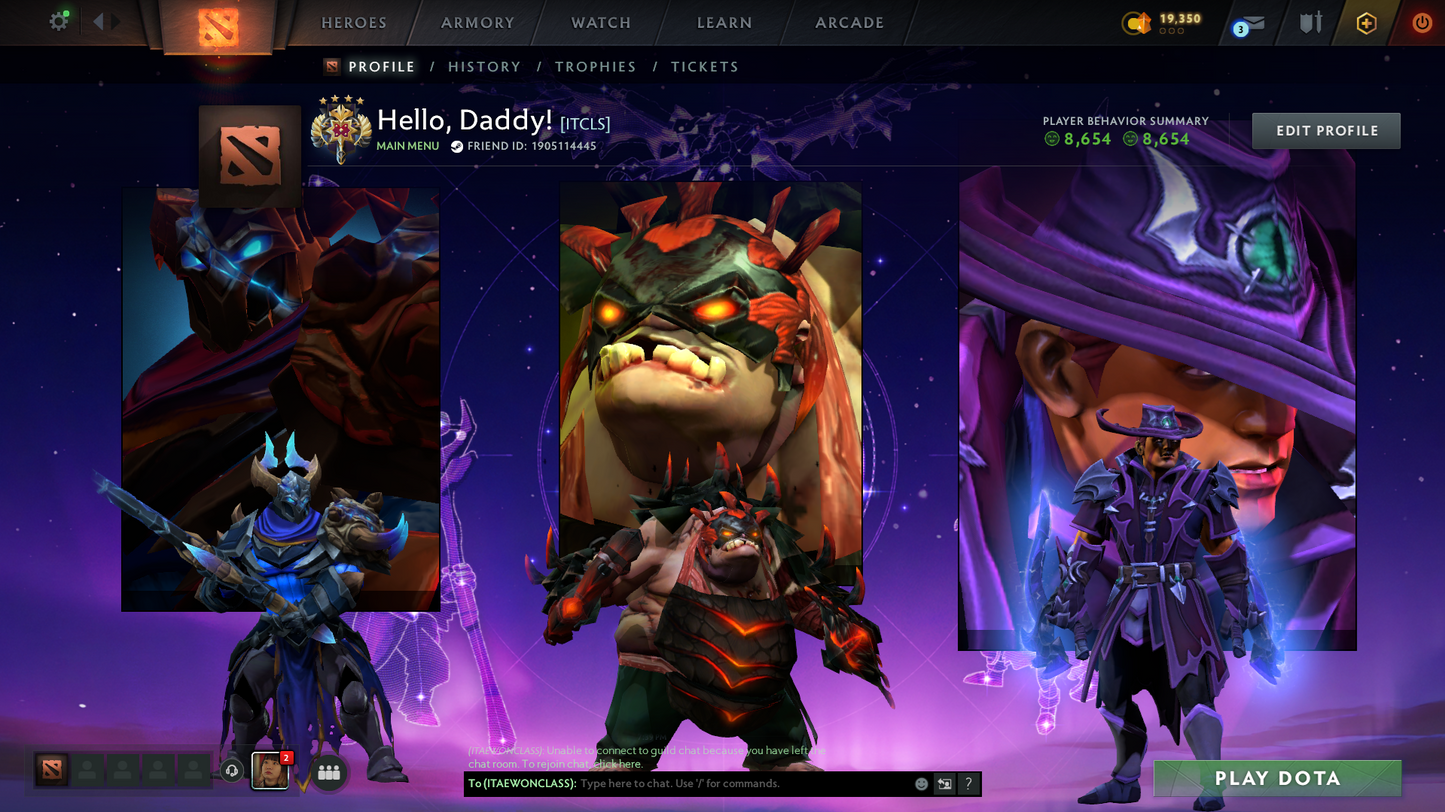Viewport: 1445px width, 812px height.
Task: Open the mail notifications icon
Action: [1248, 23]
